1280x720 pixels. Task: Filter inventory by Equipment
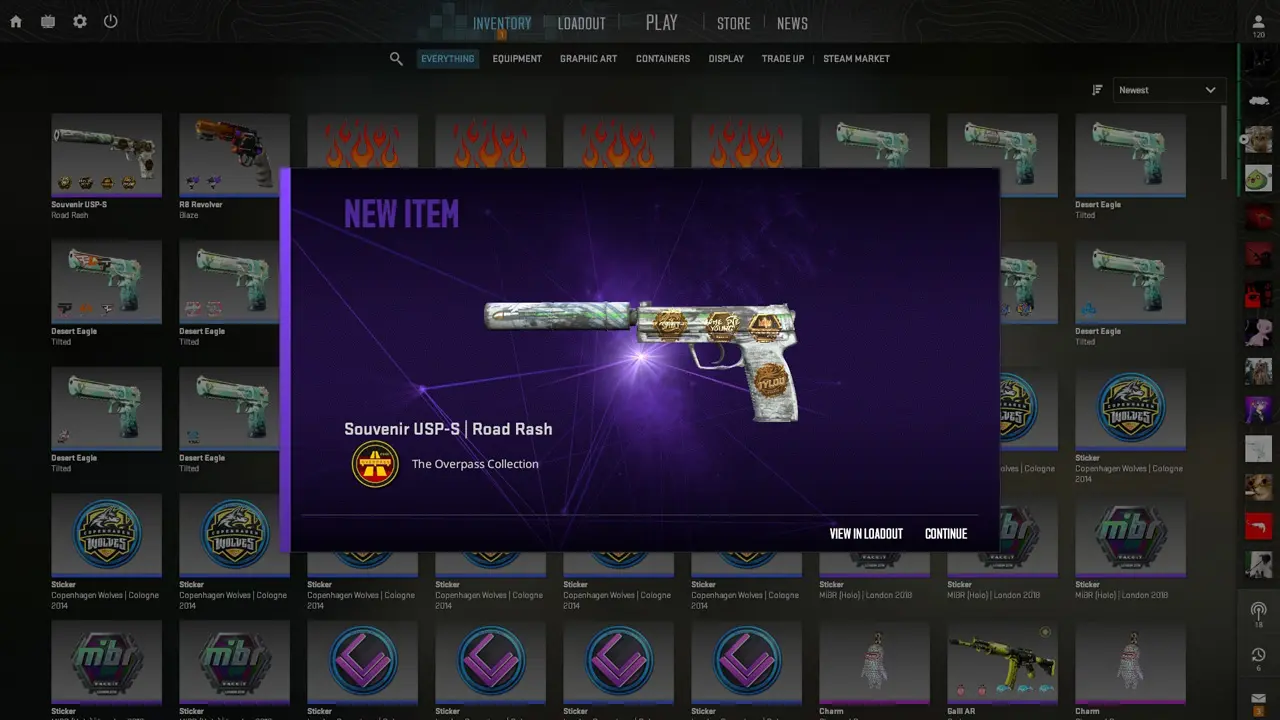click(517, 59)
